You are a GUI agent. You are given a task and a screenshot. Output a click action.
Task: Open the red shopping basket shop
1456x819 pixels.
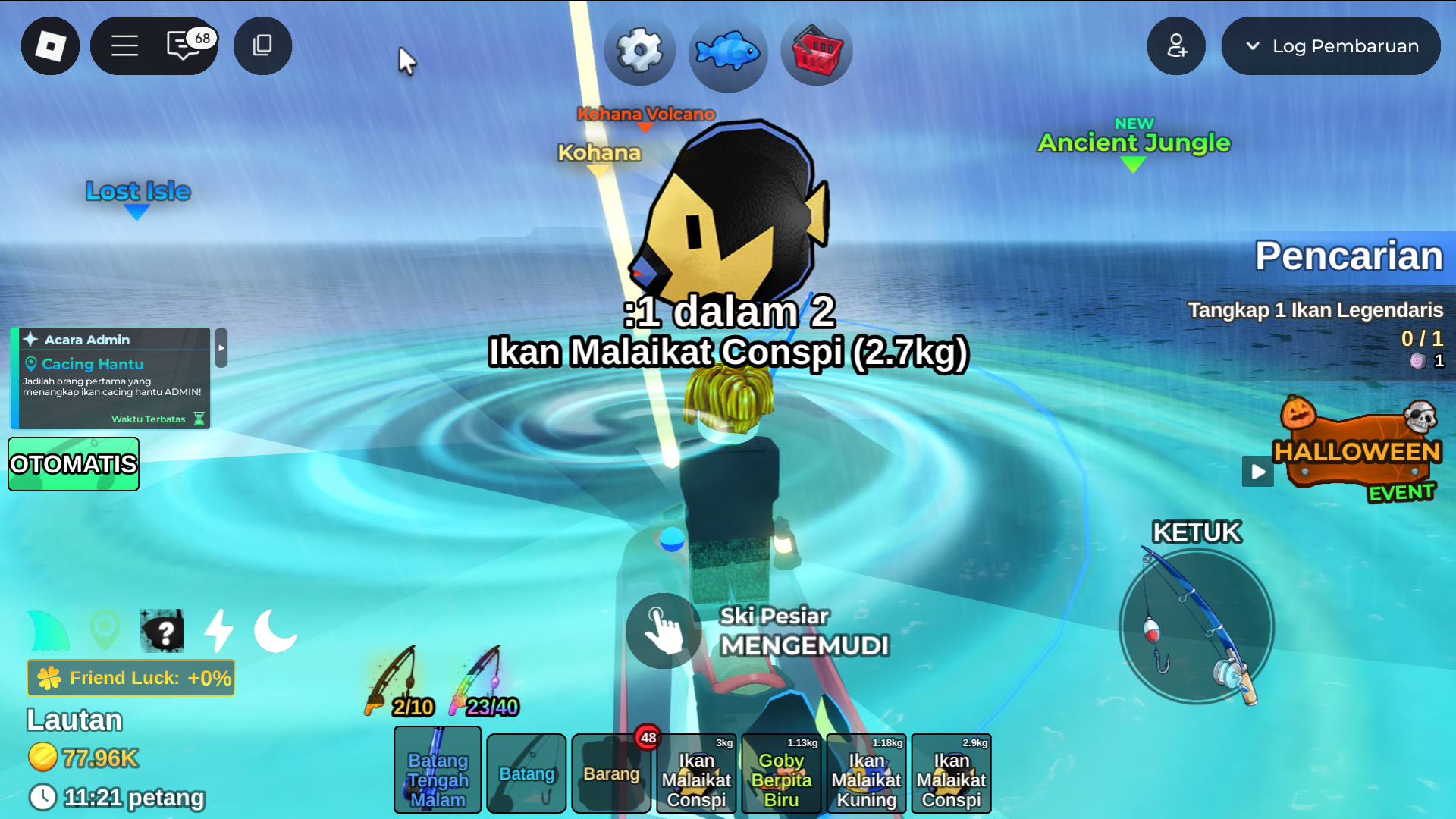(816, 52)
